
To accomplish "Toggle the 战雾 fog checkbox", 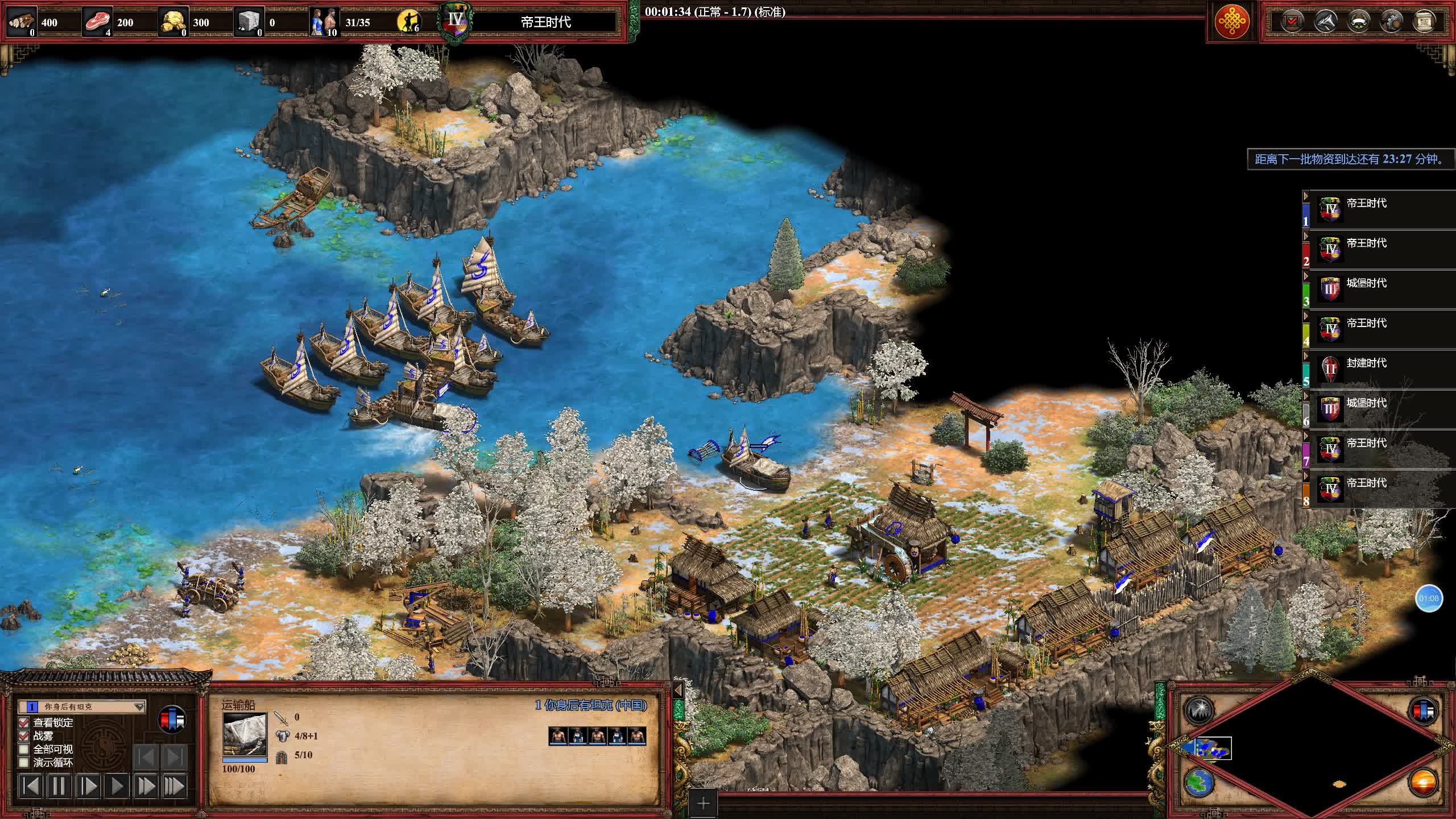I will click(x=24, y=735).
